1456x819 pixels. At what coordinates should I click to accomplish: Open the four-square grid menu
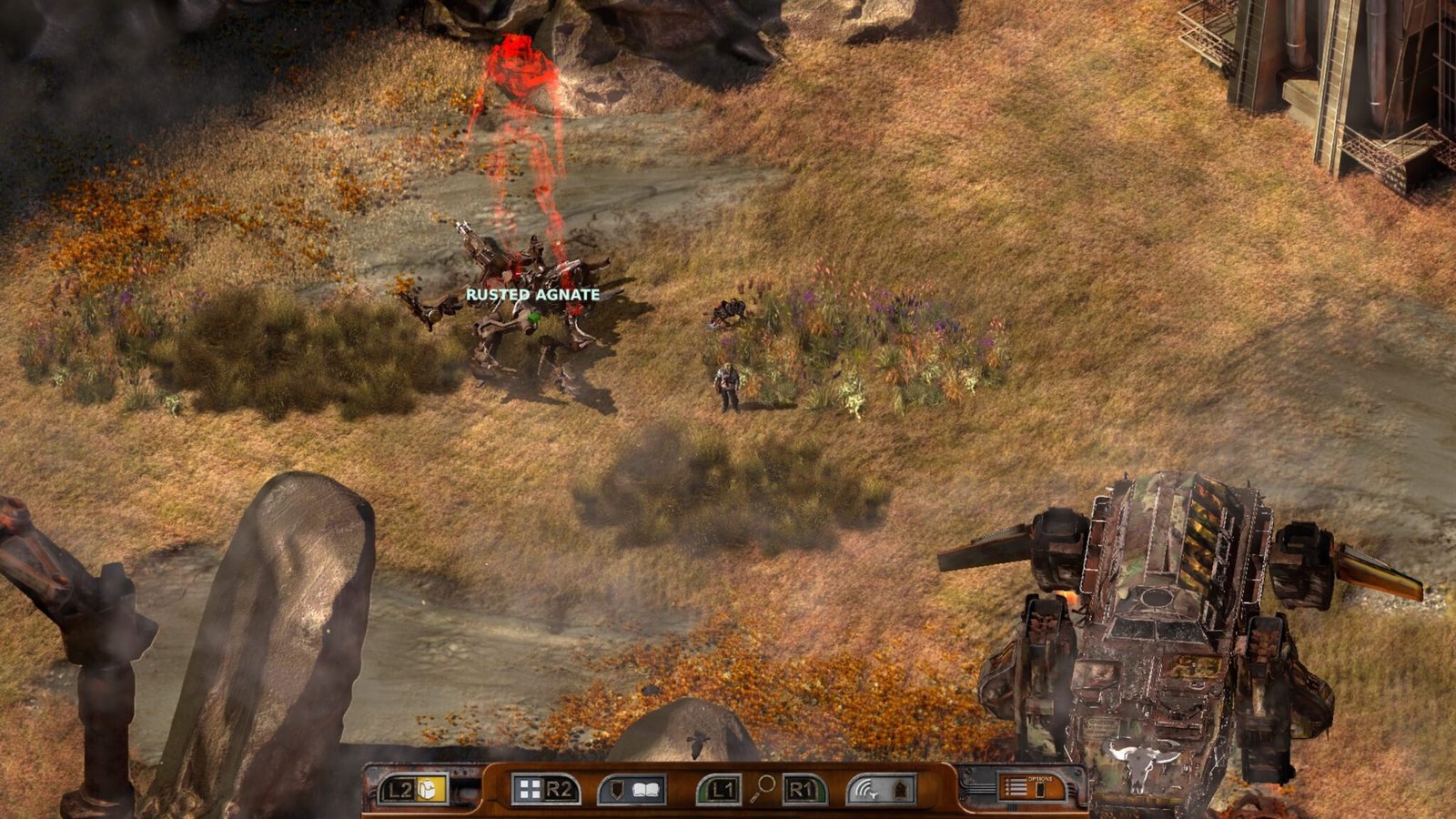pos(528,789)
